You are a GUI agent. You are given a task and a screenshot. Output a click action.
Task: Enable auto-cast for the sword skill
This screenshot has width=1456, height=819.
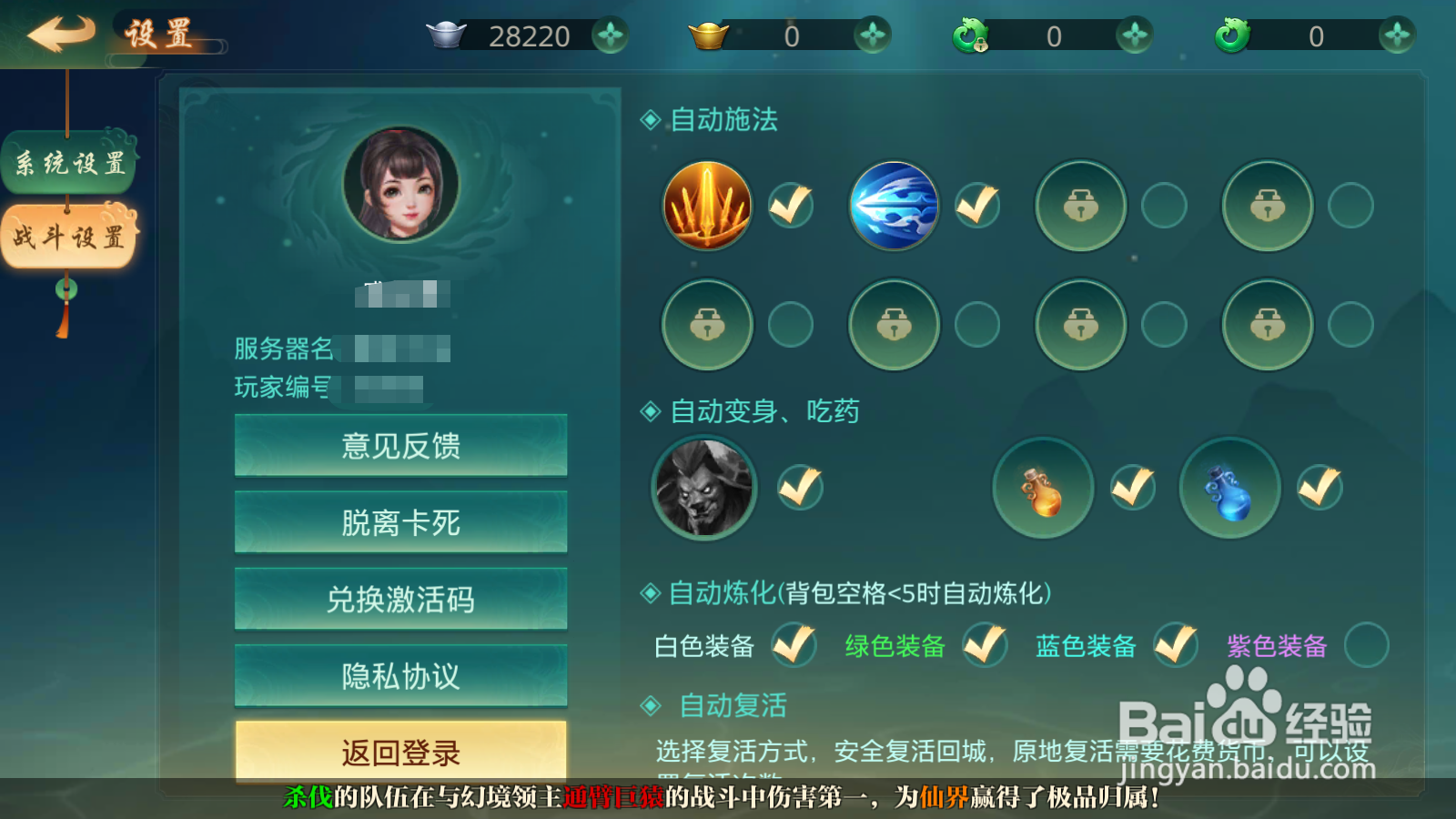tap(790, 206)
